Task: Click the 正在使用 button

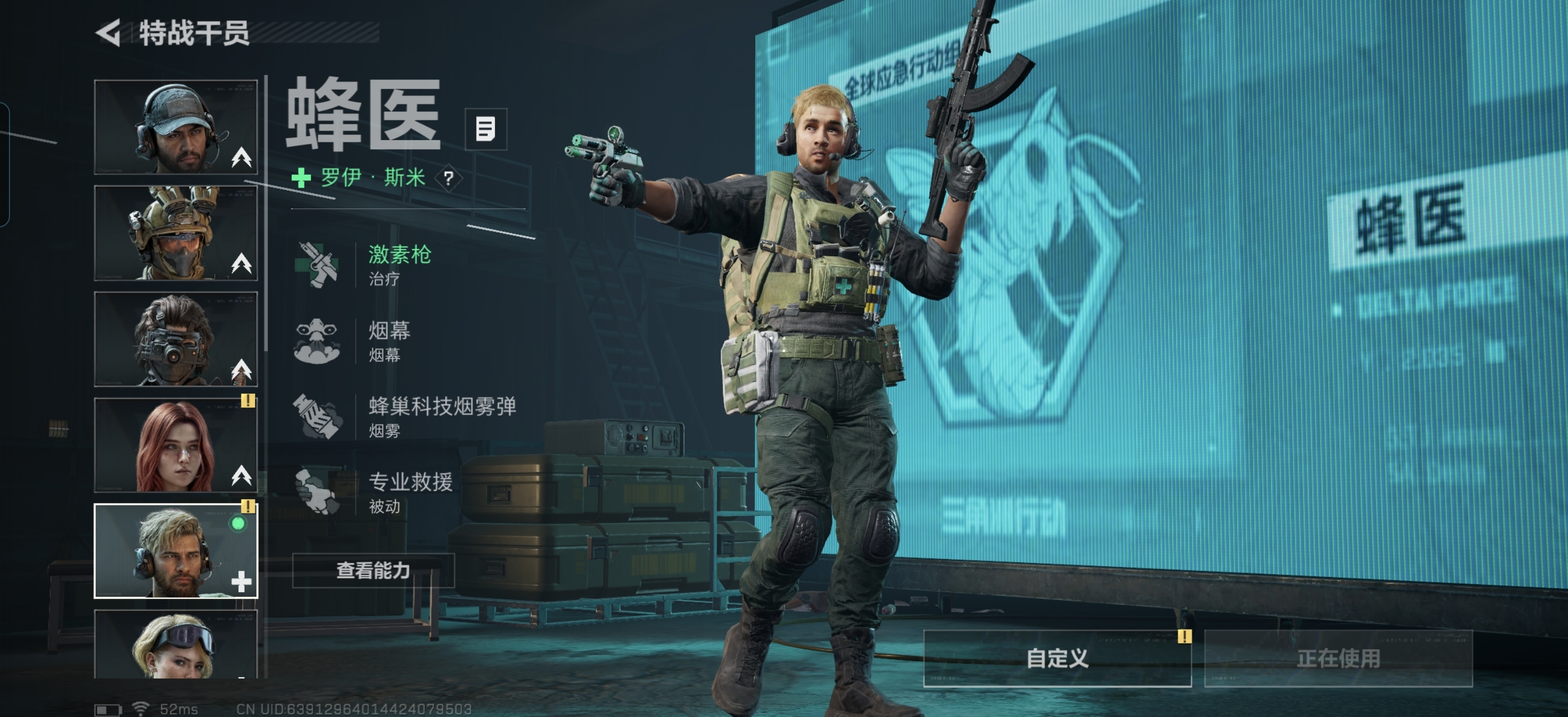Action: point(1338,658)
